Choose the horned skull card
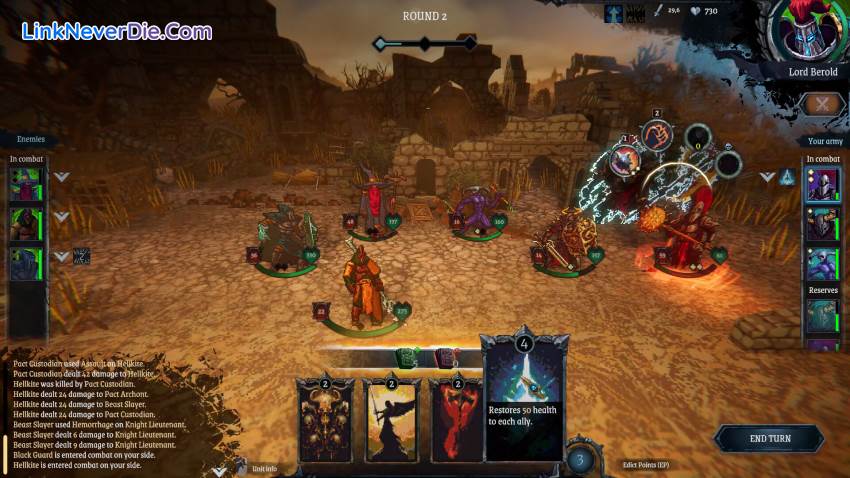Viewport: 850px width, 478px height. click(325, 420)
